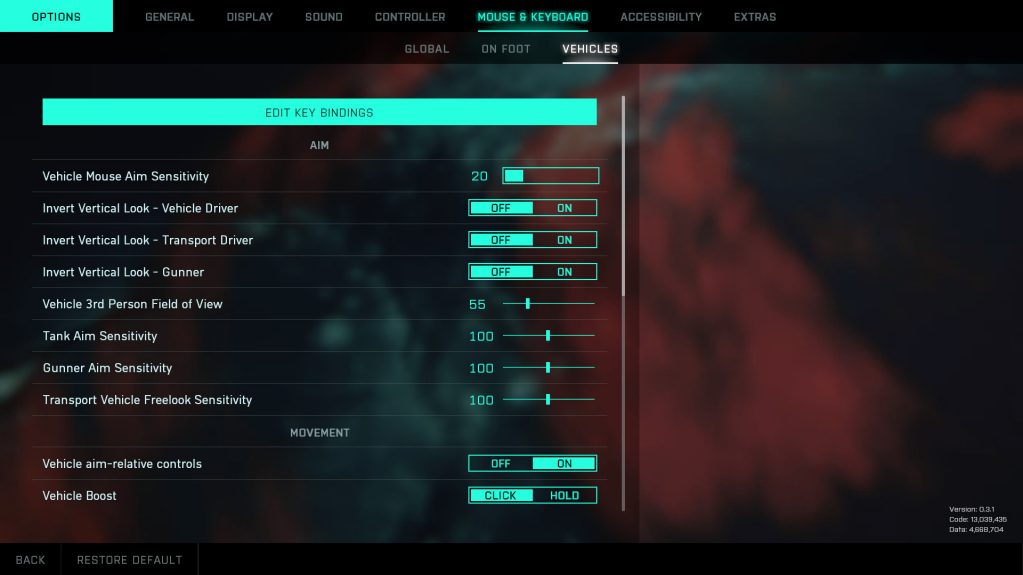Switch to the General settings tab
The width and height of the screenshot is (1023, 575).
[170, 17]
